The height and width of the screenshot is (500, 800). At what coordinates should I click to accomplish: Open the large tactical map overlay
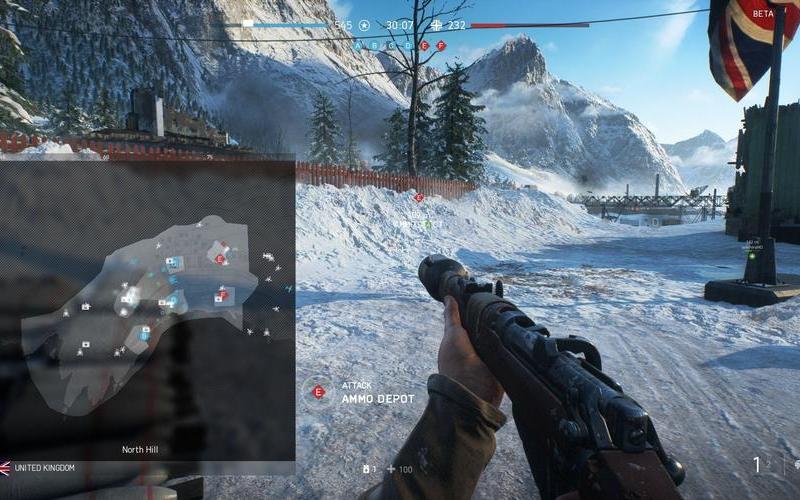148,310
